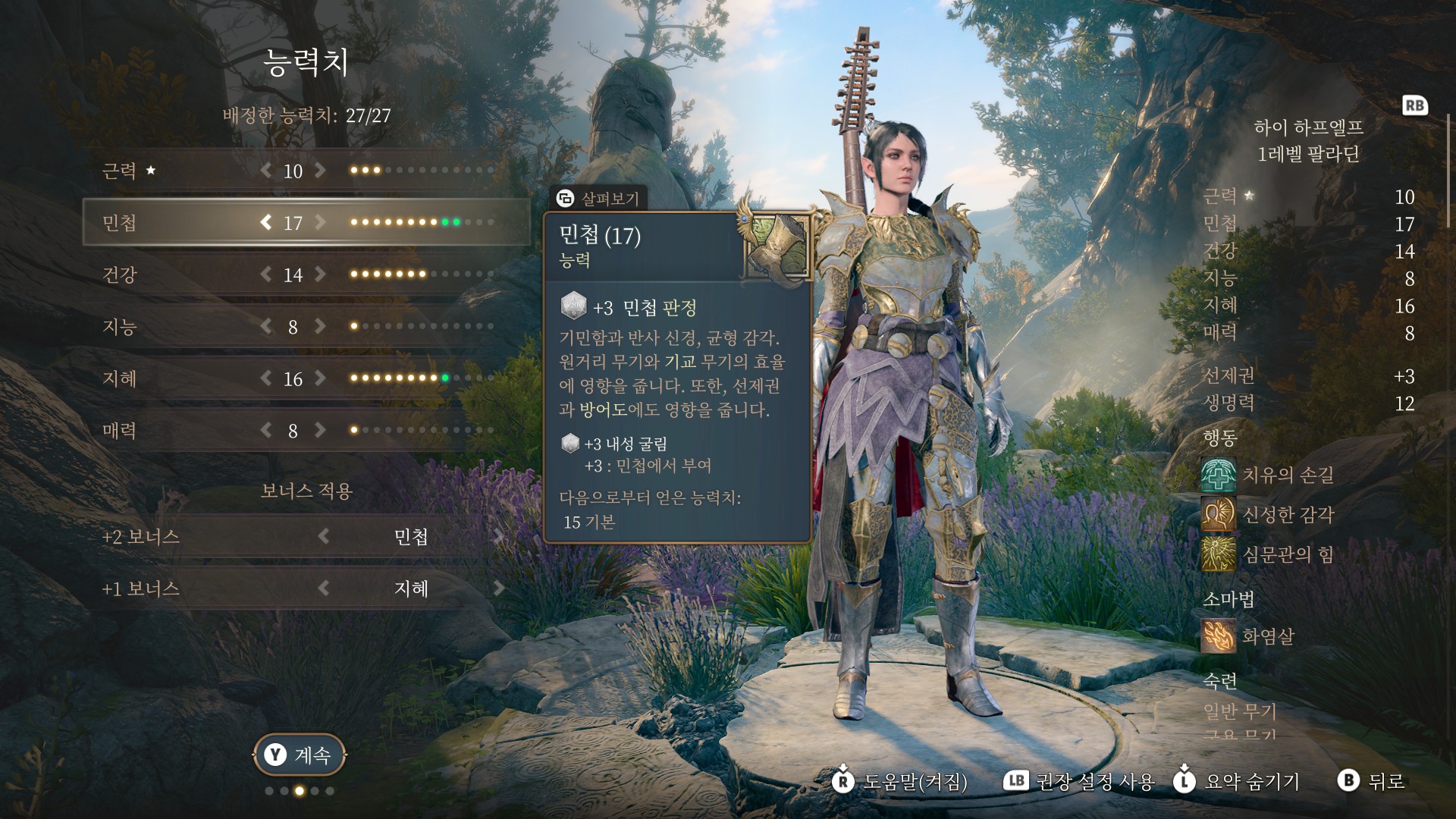Decrease the 민첩 ability score
1456x819 pixels.
[265, 222]
